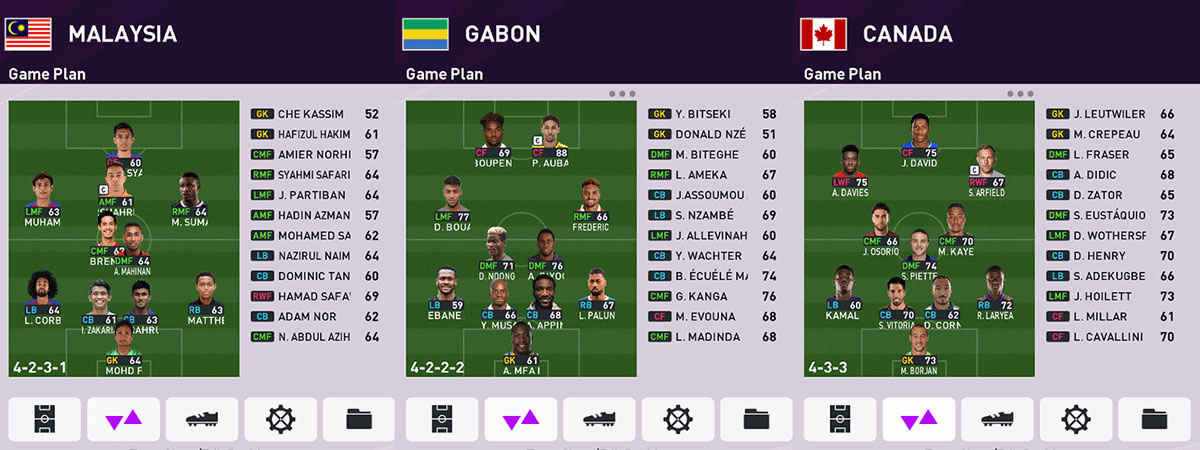Select J. Leutwiler in the Canada substitutes list
This screenshot has width=1200, height=450.
(1110, 114)
